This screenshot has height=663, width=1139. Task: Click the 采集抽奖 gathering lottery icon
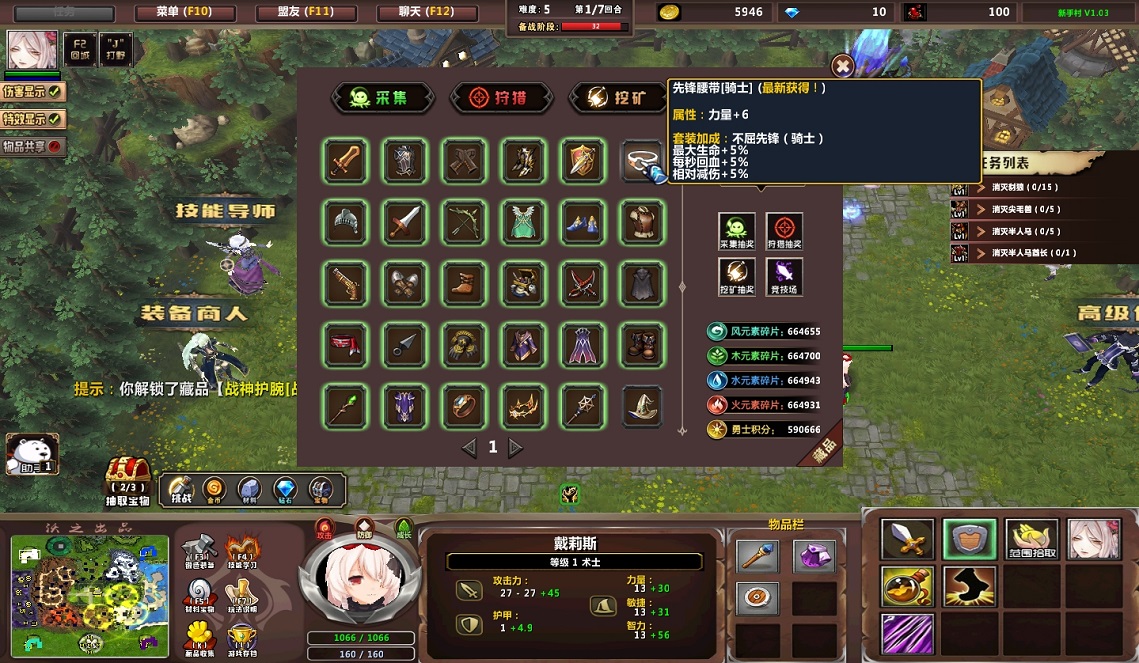[737, 228]
